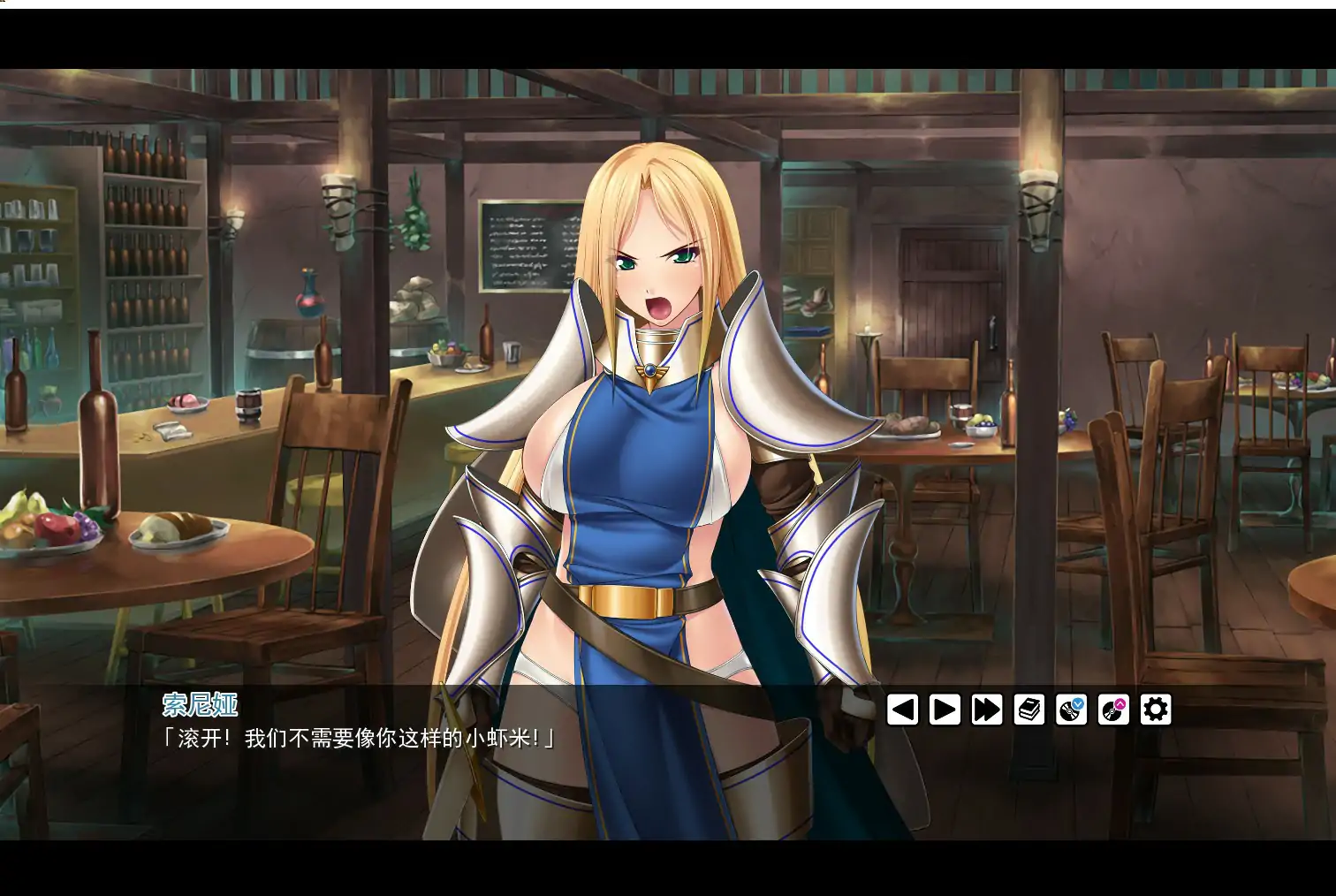Step back one message with the left arrow
1336x896 pixels.
tap(901, 709)
